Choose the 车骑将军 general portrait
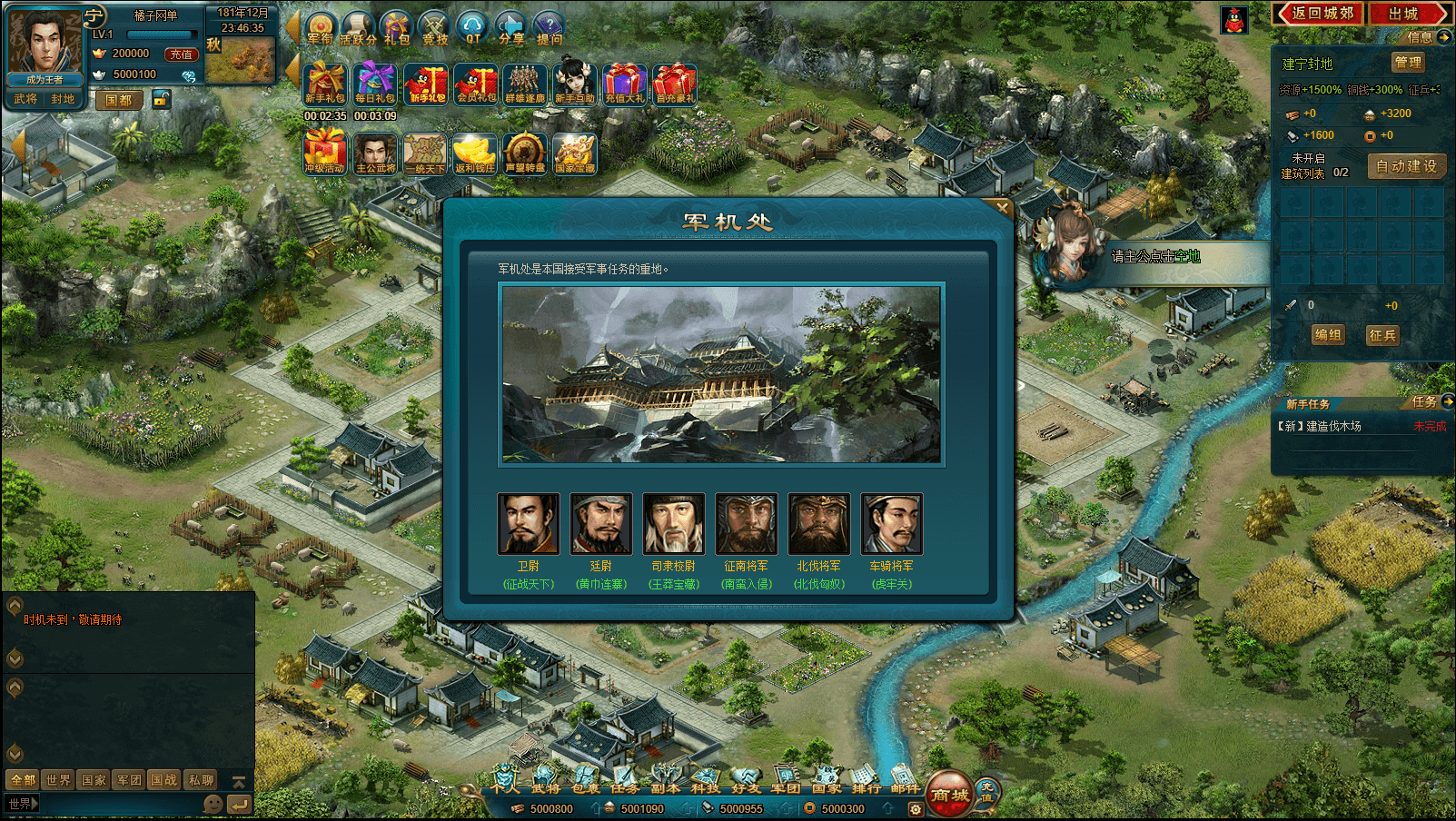Viewport: 1456px width, 821px height. point(892,524)
